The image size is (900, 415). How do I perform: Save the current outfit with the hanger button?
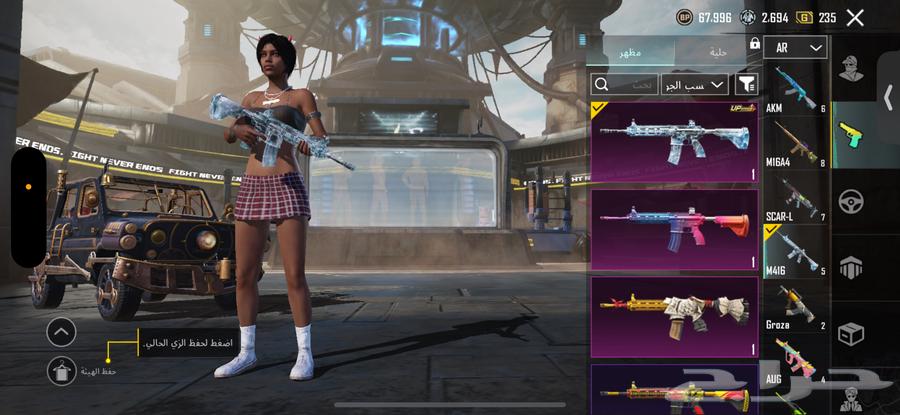click(62, 370)
